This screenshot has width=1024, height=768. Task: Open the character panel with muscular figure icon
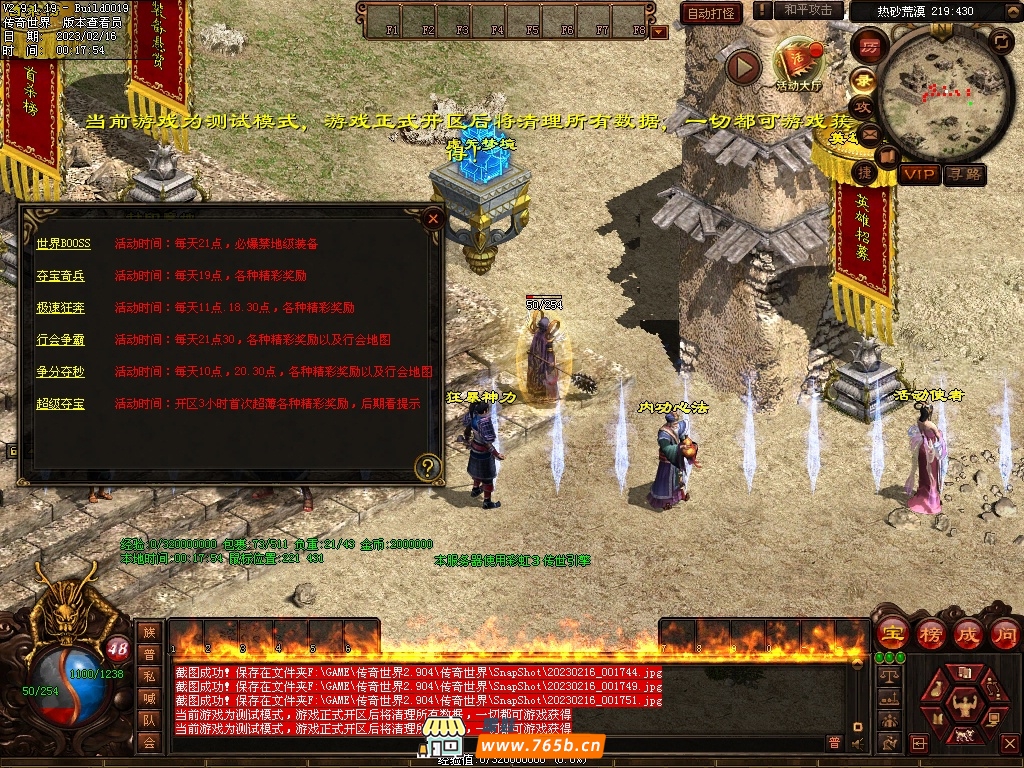[966, 706]
